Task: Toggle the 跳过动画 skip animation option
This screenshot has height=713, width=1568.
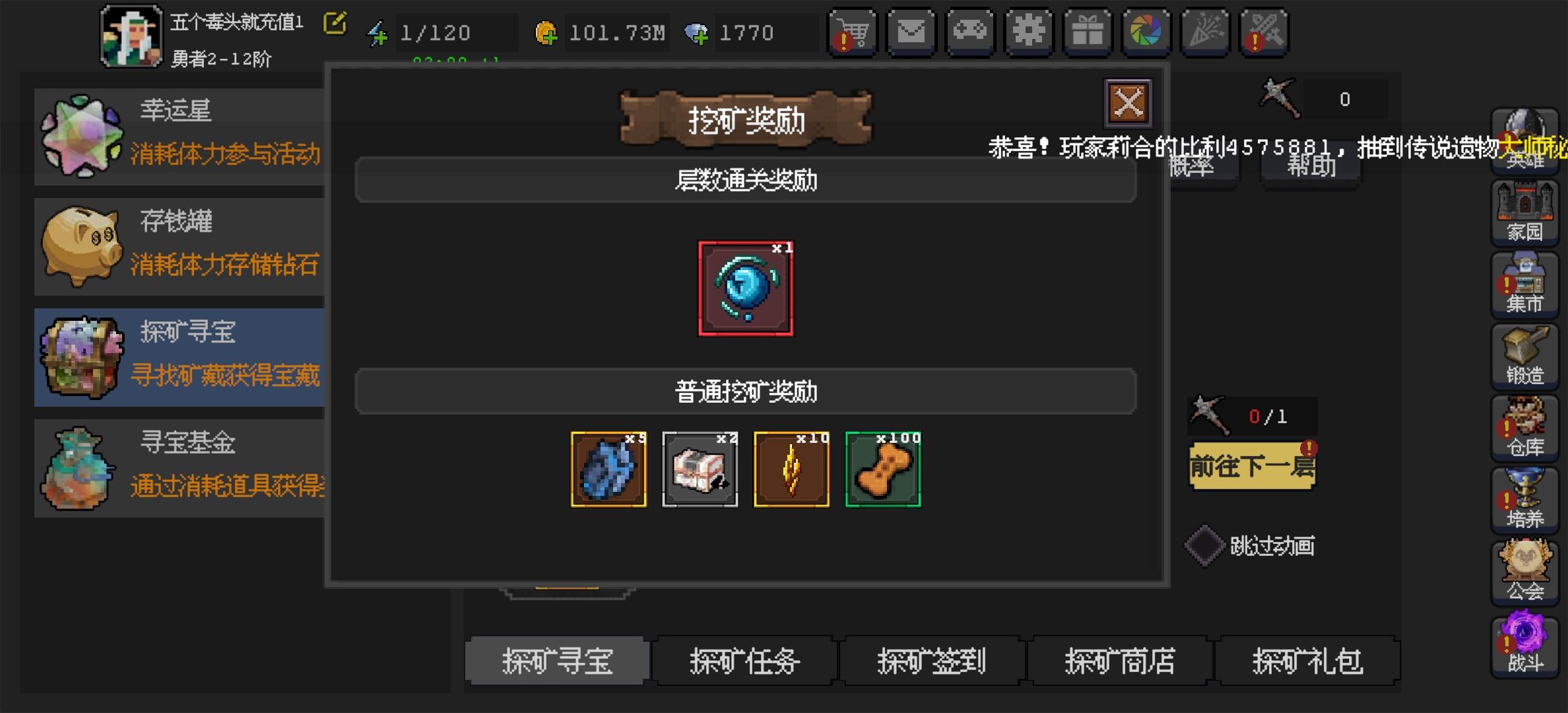Action: tap(1205, 545)
